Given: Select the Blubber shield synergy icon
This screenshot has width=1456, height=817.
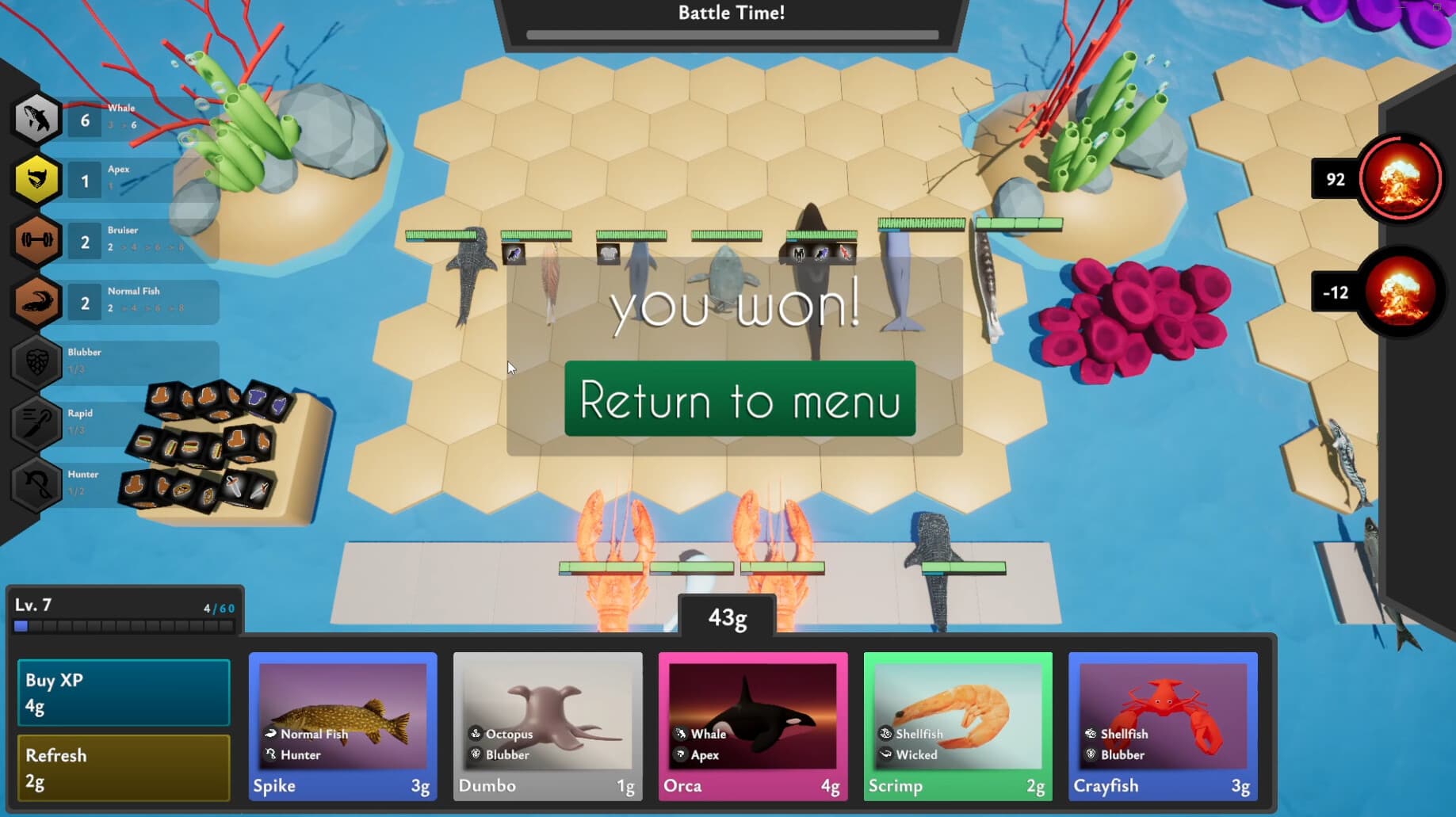Looking at the screenshot, I should click(x=35, y=363).
